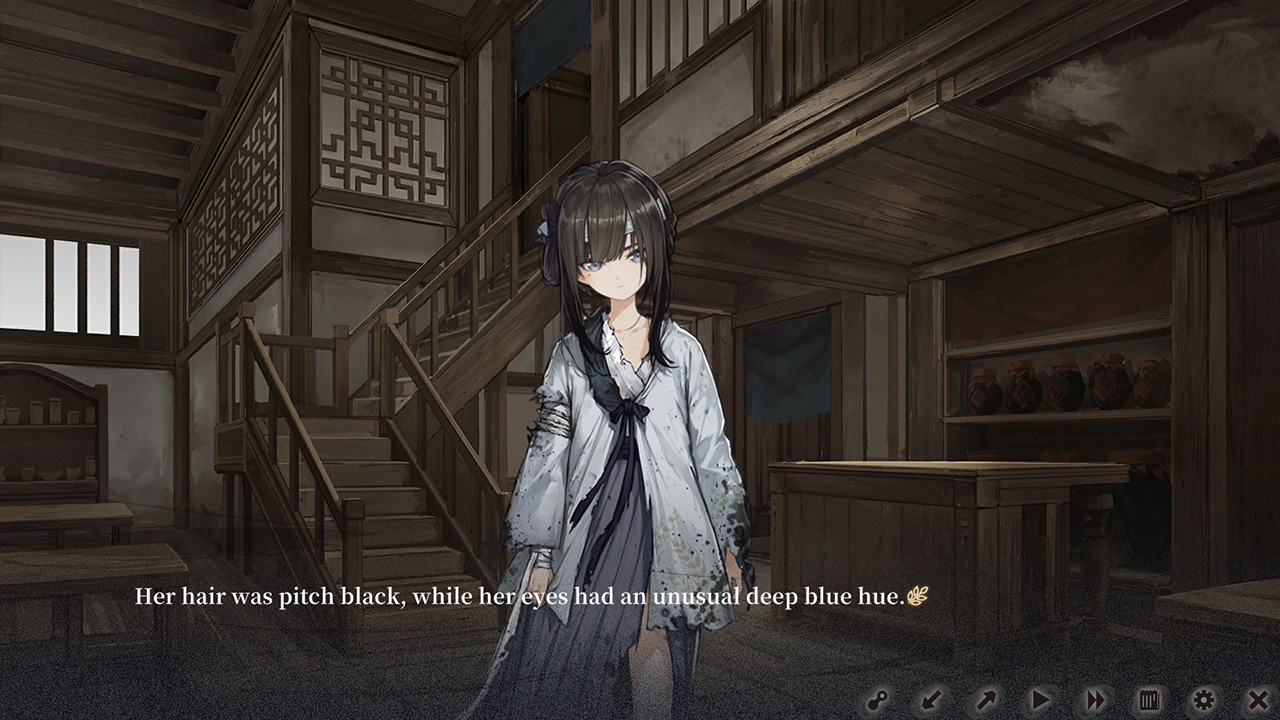Image resolution: width=1280 pixels, height=720 pixels.
Task: Begin auto-reading using the play control
Action: [x=1040, y=699]
